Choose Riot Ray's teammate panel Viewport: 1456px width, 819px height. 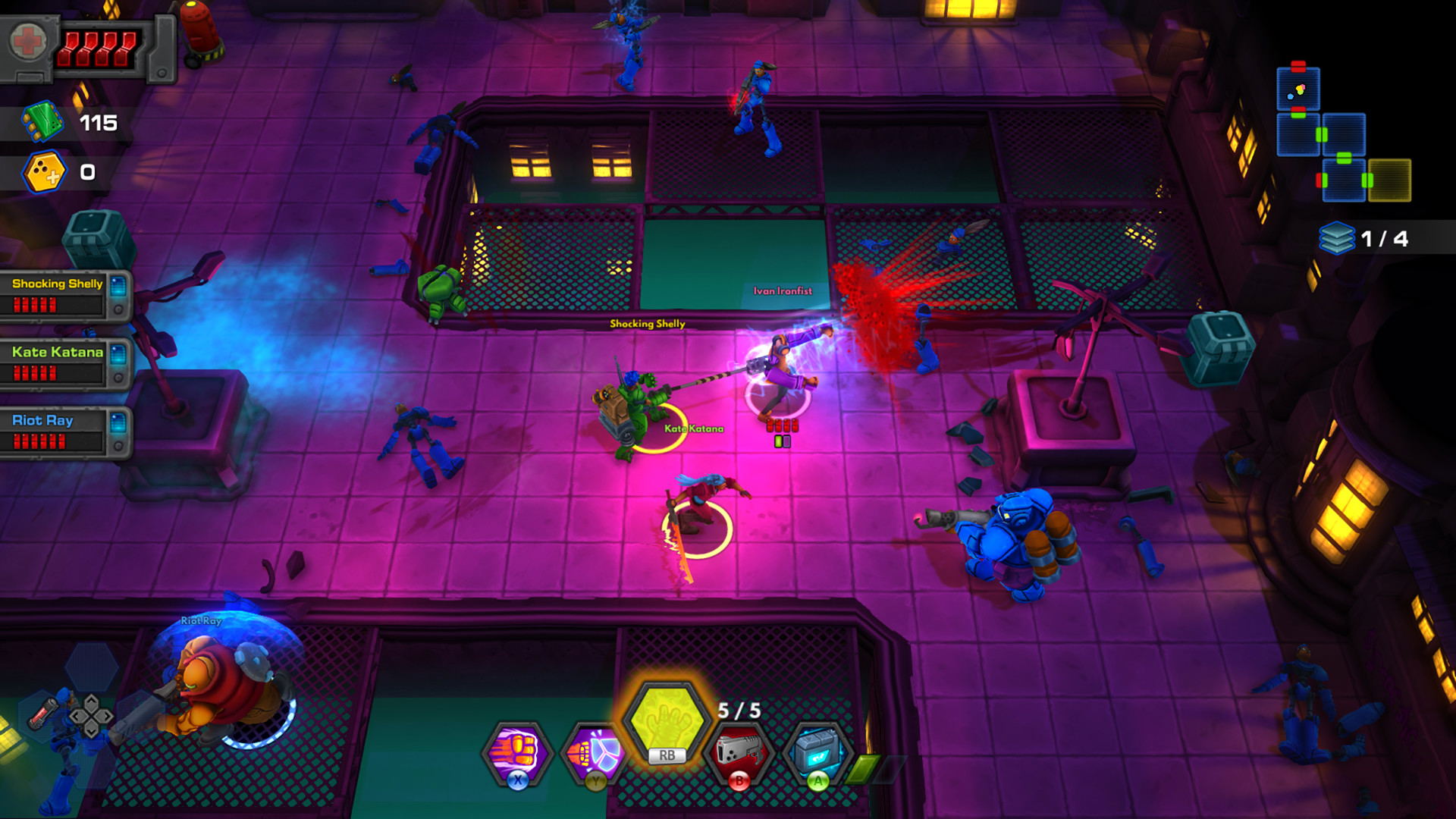[x=64, y=431]
